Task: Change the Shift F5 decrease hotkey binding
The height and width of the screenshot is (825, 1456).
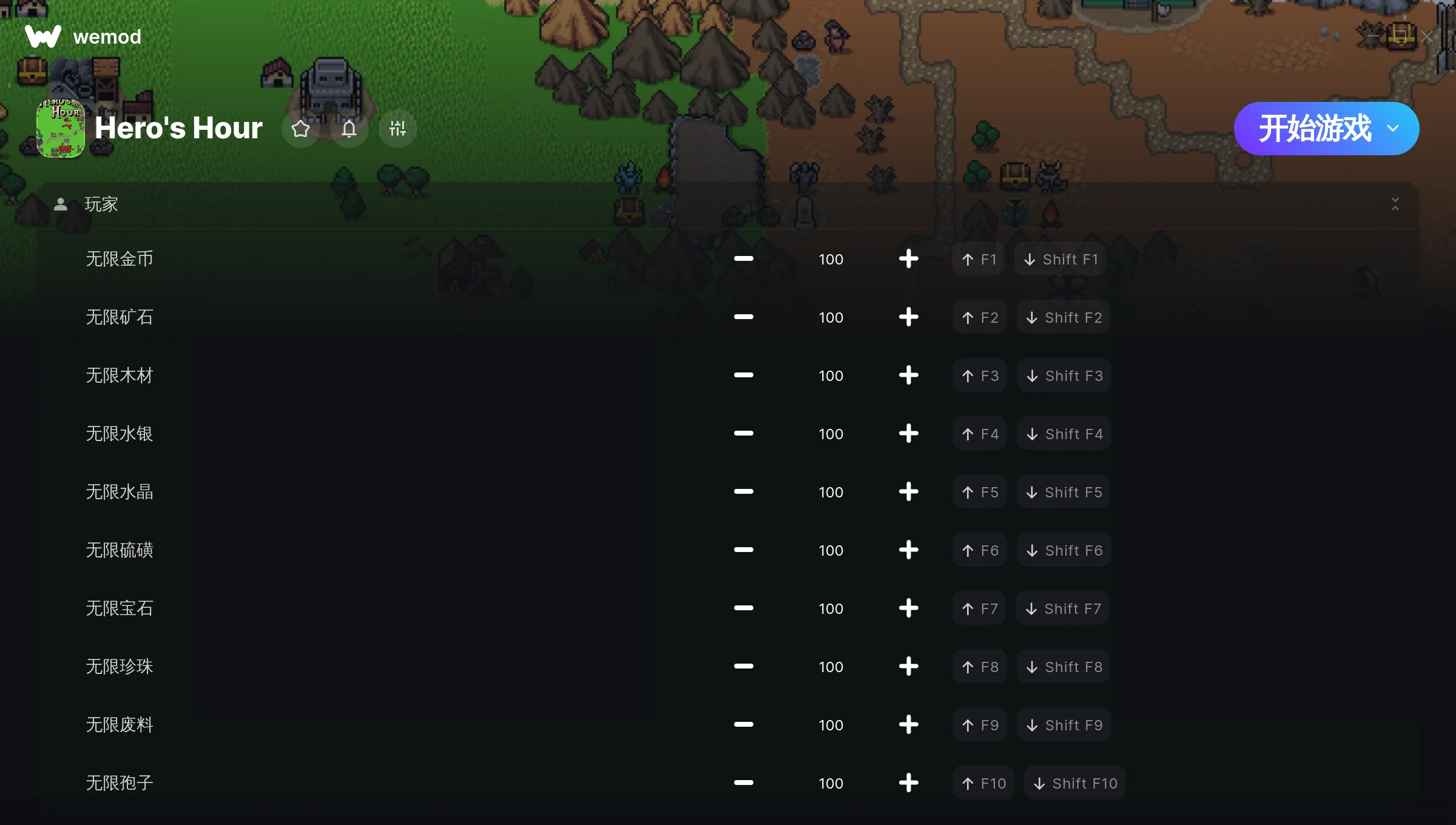Action: click(x=1063, y=492)
